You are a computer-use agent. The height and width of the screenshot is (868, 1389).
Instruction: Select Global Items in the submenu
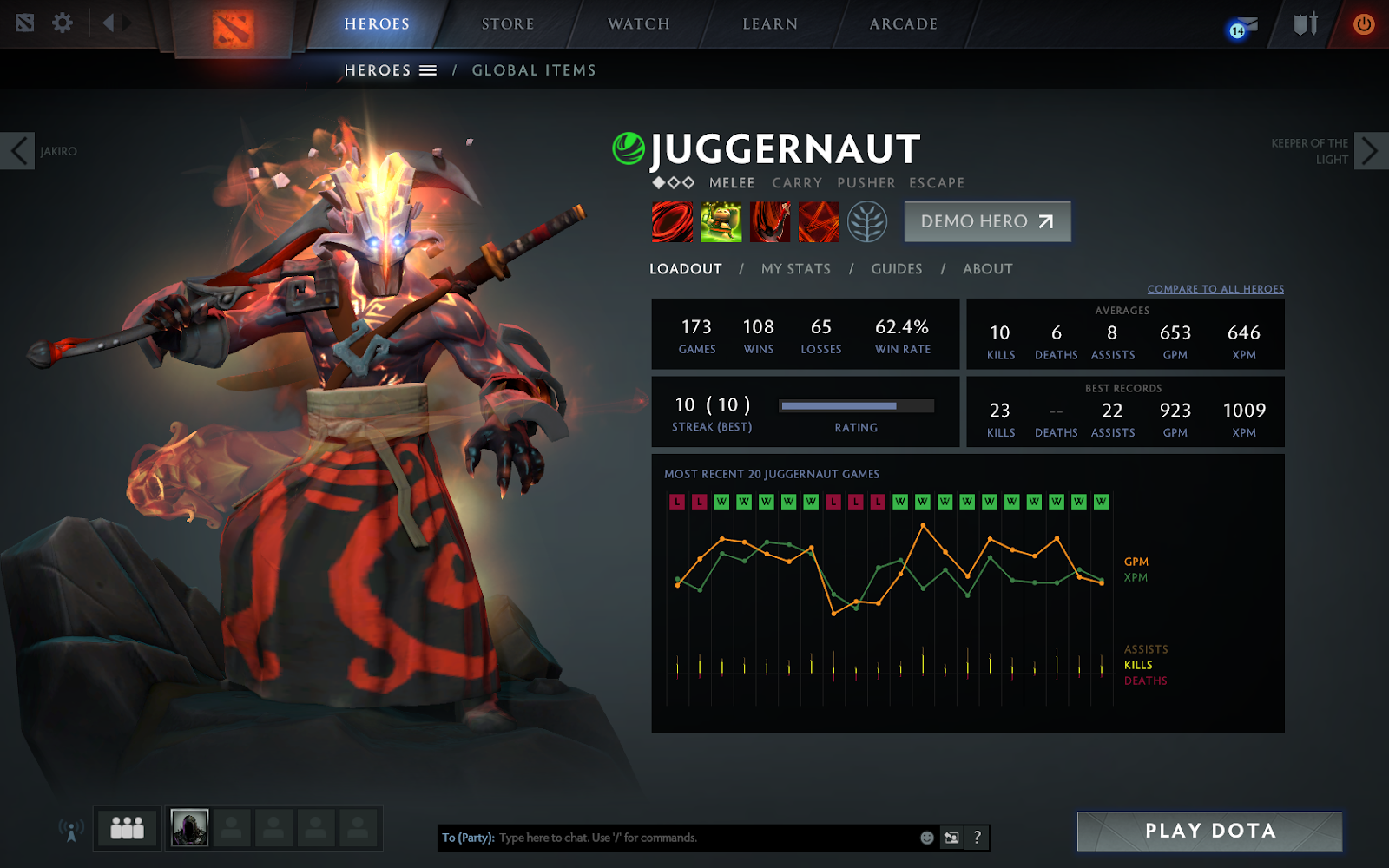533,70
